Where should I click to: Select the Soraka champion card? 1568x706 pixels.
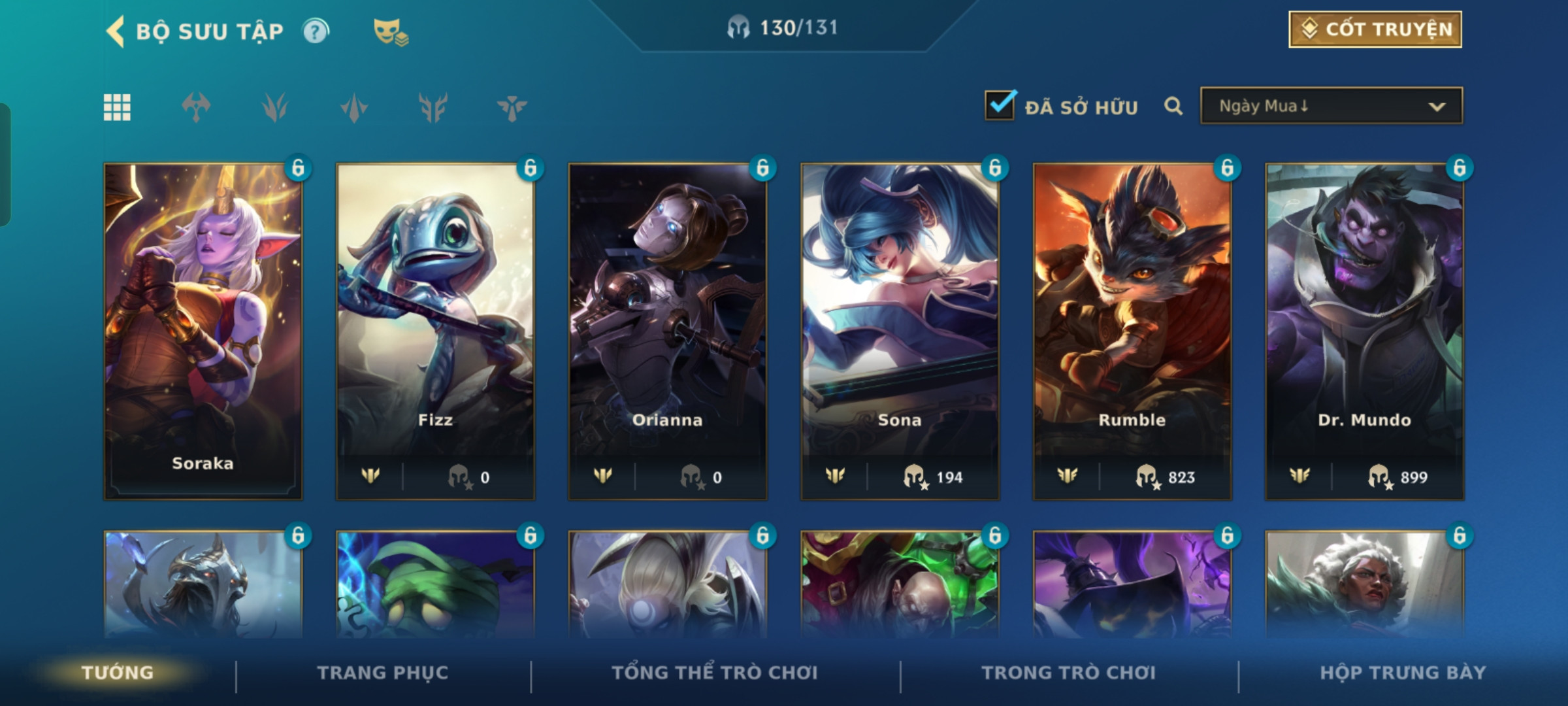(x=203, y=331)
